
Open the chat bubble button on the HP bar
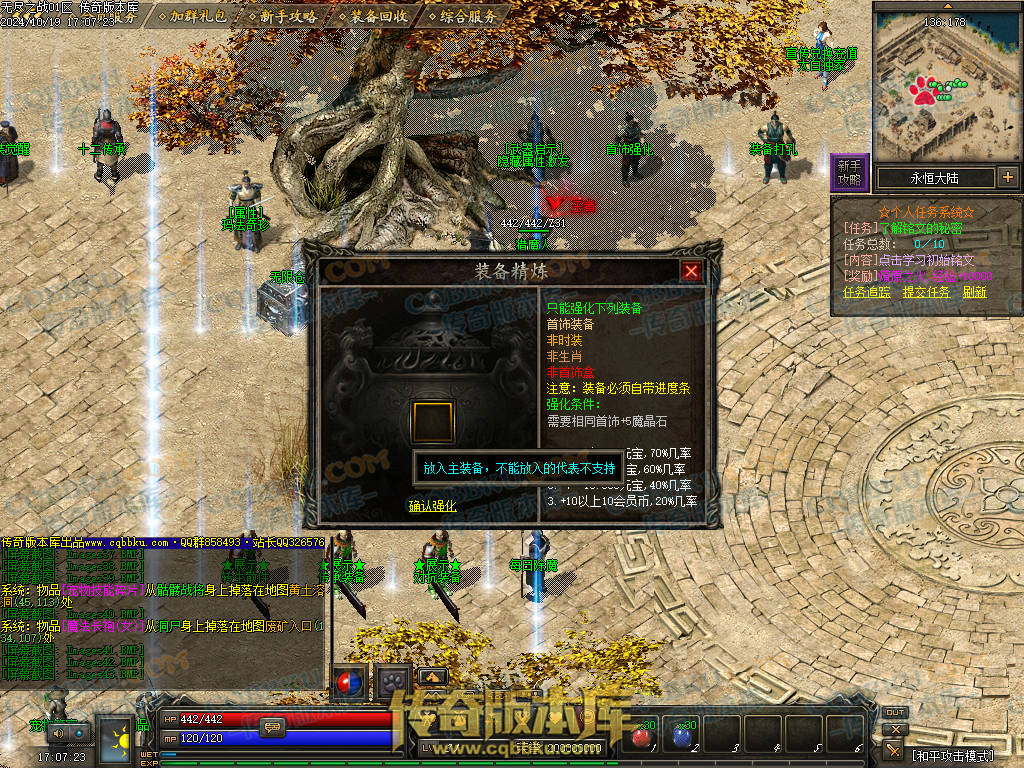pos(271,728)
